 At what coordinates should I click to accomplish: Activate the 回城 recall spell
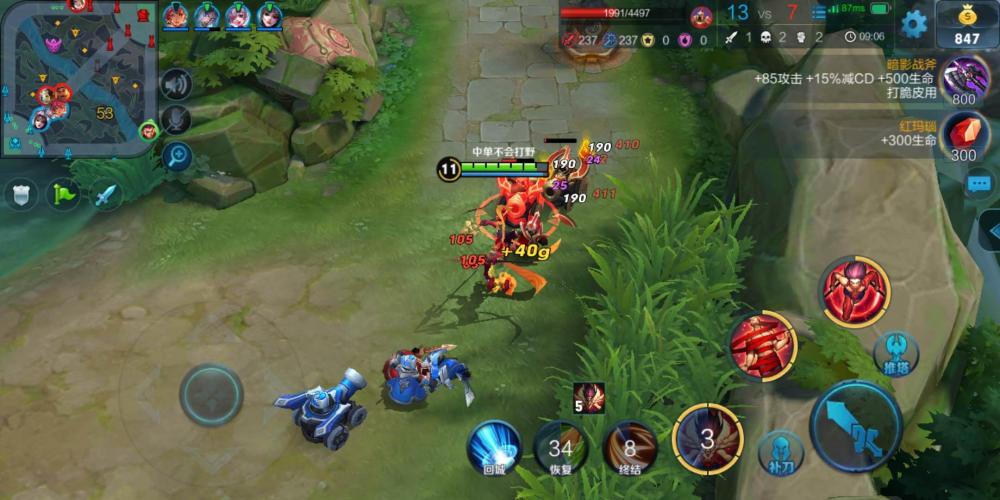494,446
